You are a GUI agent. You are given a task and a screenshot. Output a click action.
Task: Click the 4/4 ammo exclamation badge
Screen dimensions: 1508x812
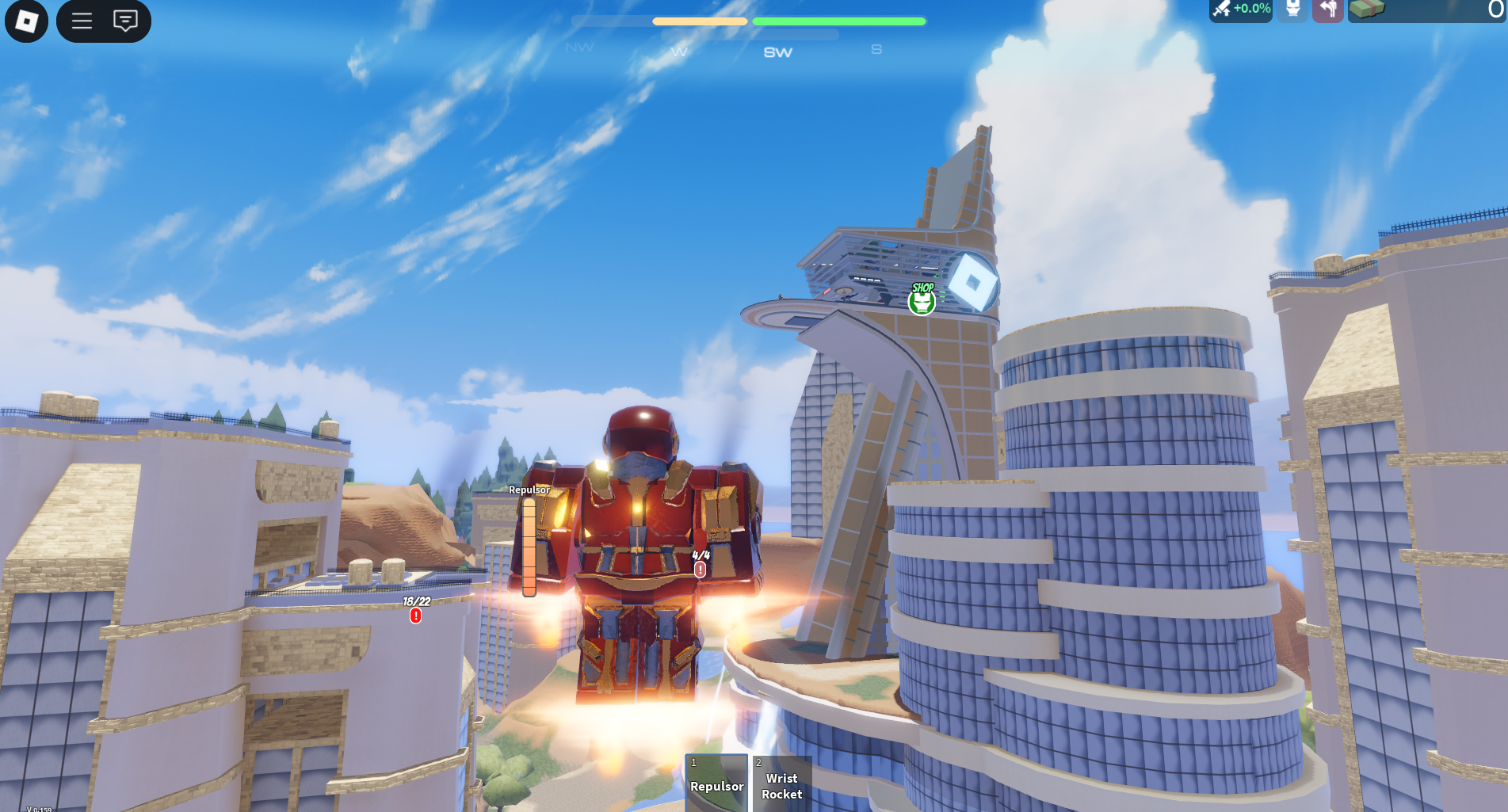click(701, 570)
